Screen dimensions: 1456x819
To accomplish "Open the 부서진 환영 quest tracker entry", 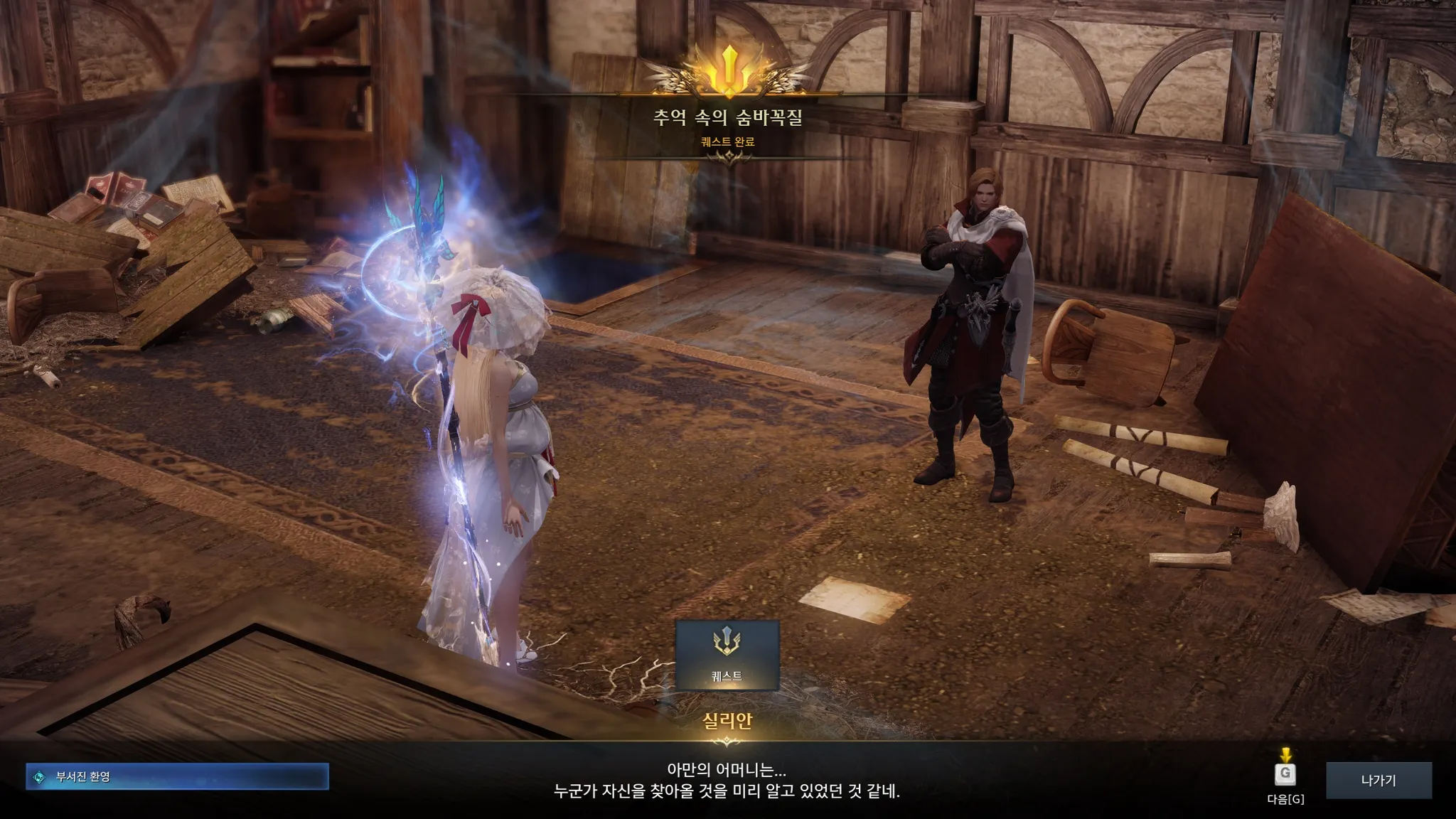I will pos(177,776).
